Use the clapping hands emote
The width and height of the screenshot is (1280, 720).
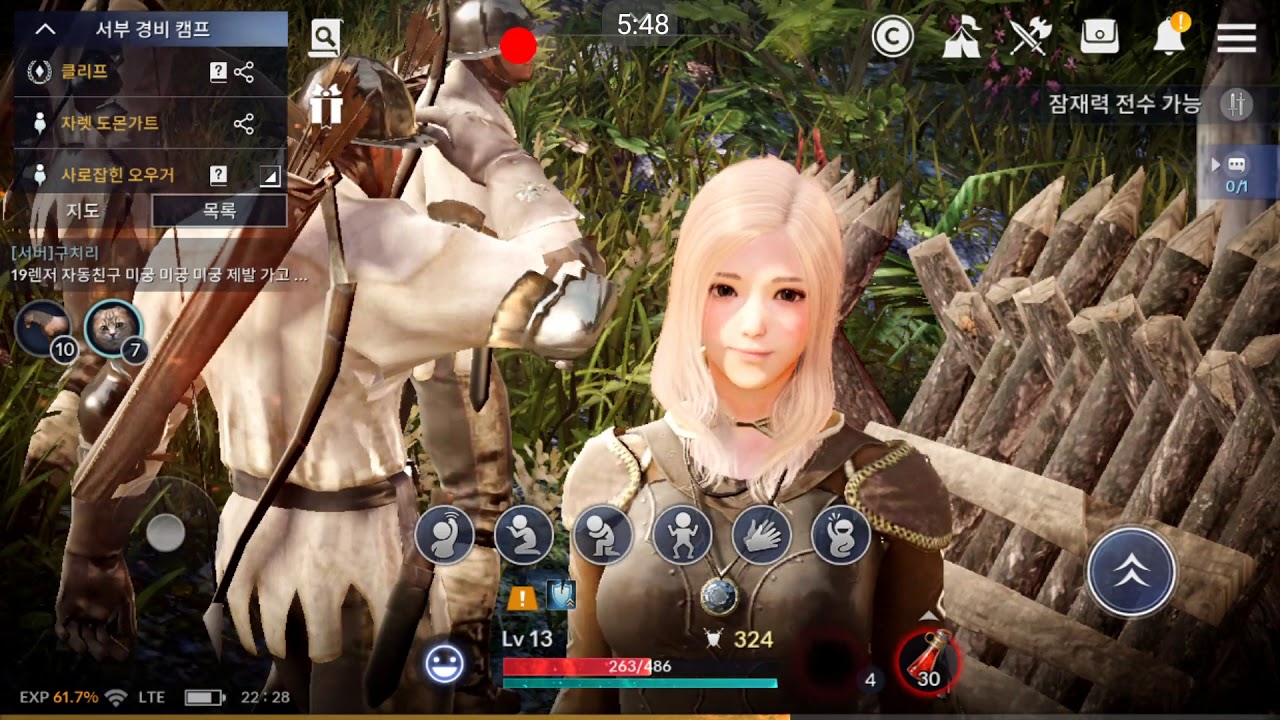(x=762, y=535)
